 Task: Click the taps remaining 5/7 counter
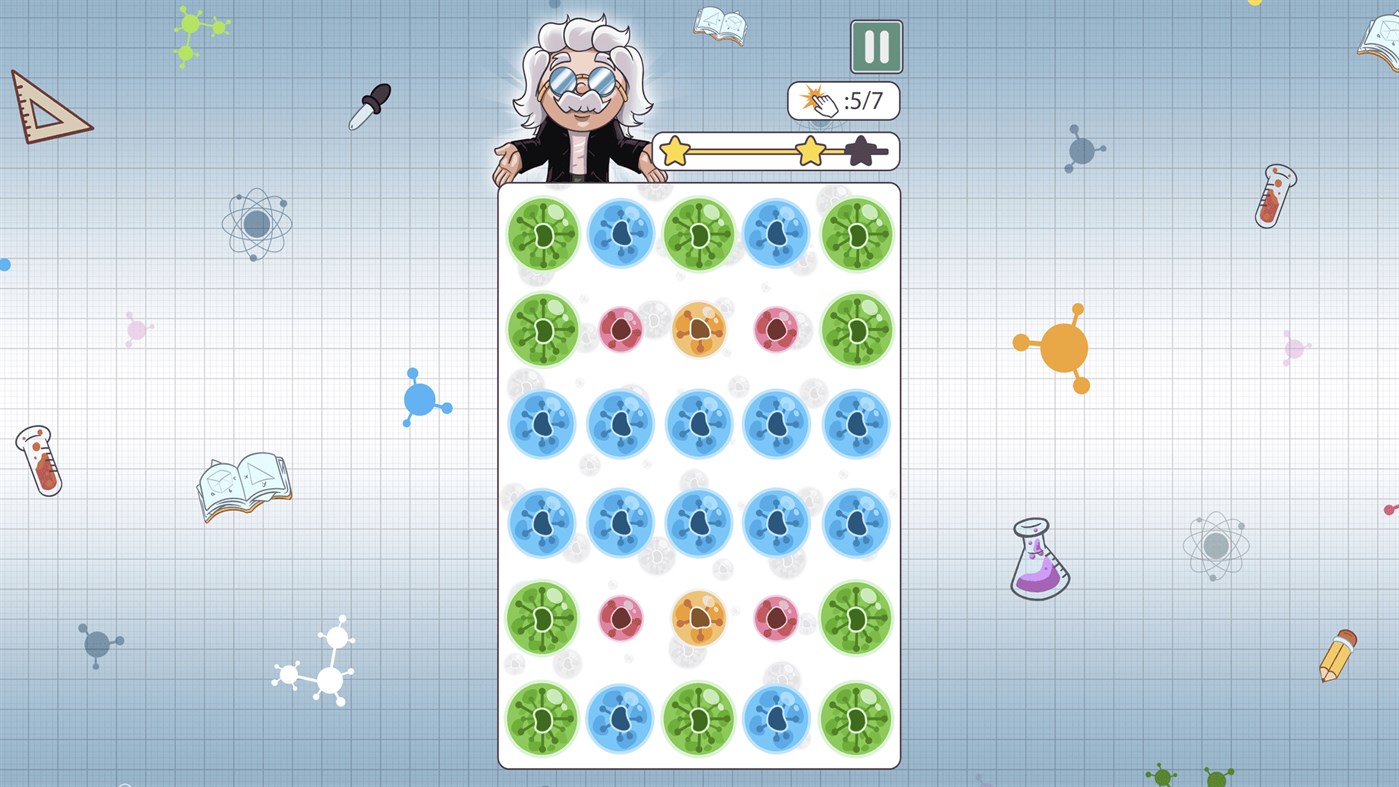point(843,100)
